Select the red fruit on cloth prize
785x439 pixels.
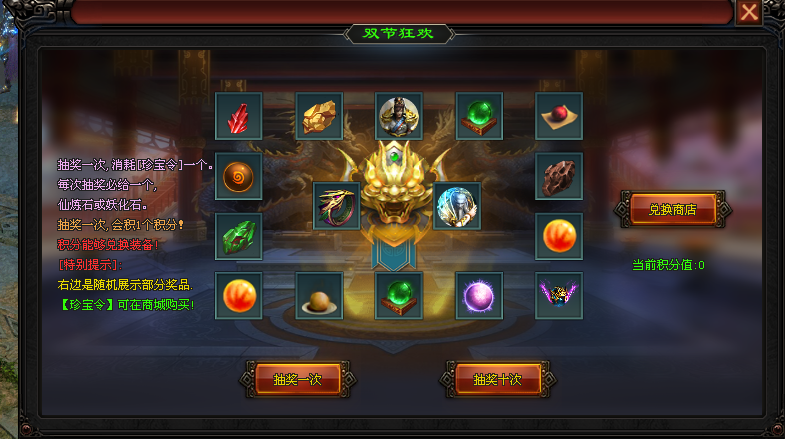tap(559, 116)
